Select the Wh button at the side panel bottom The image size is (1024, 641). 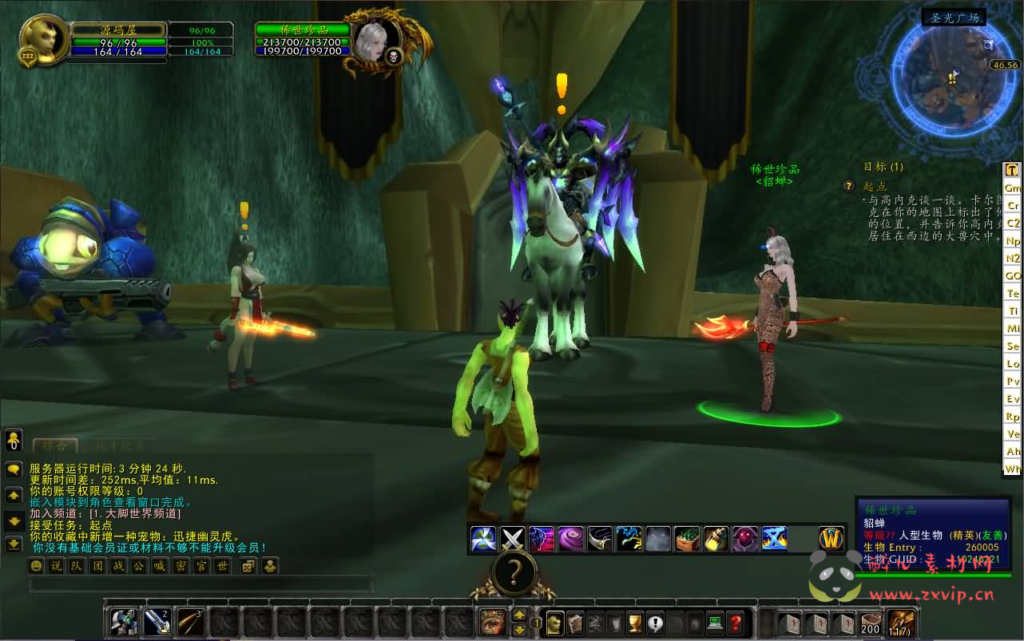coord(1013,468)
